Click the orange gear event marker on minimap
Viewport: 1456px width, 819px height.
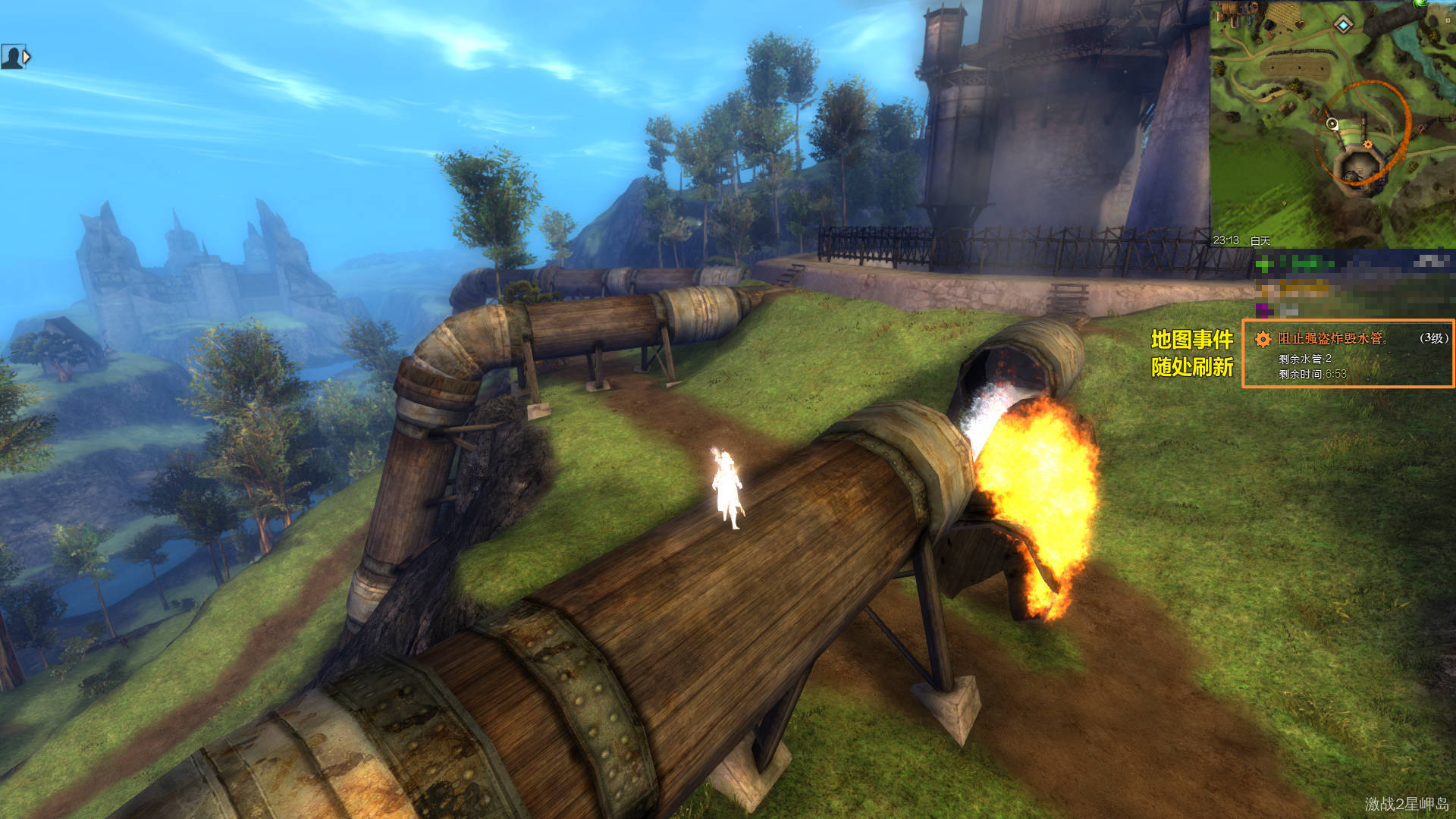click(x=1367, y=144)
